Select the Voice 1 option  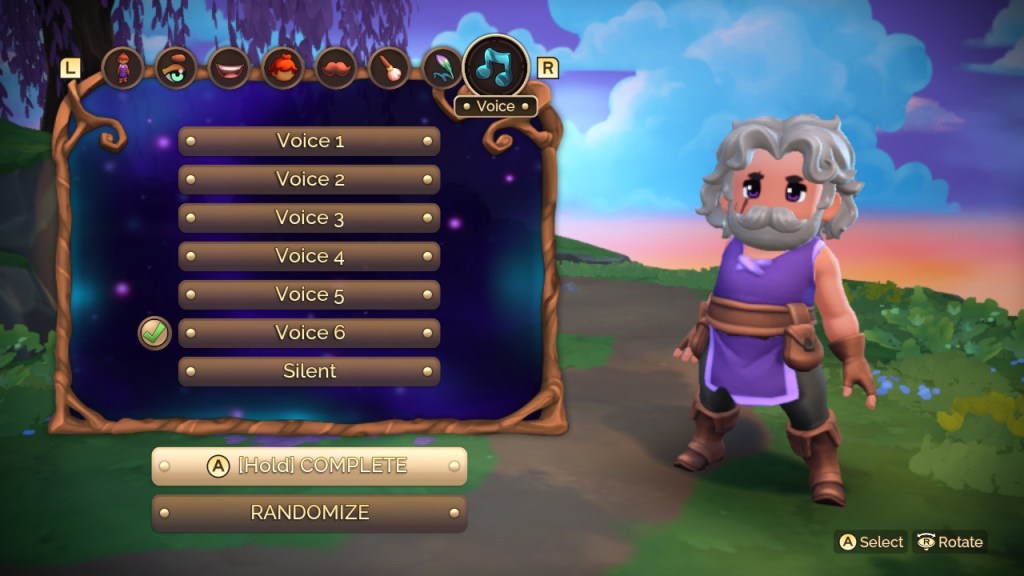point(309,141)
